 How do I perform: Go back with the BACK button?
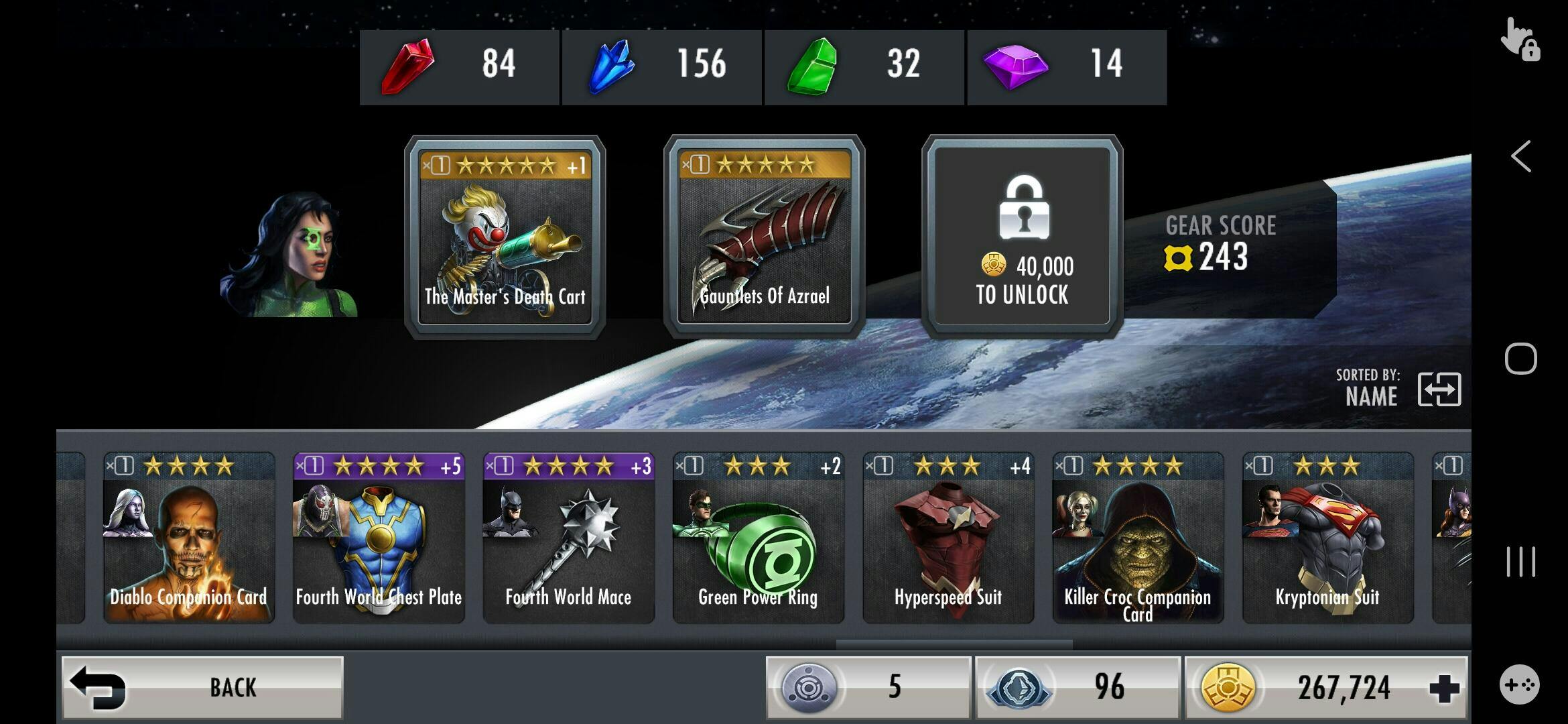click(x=202, y=687)
